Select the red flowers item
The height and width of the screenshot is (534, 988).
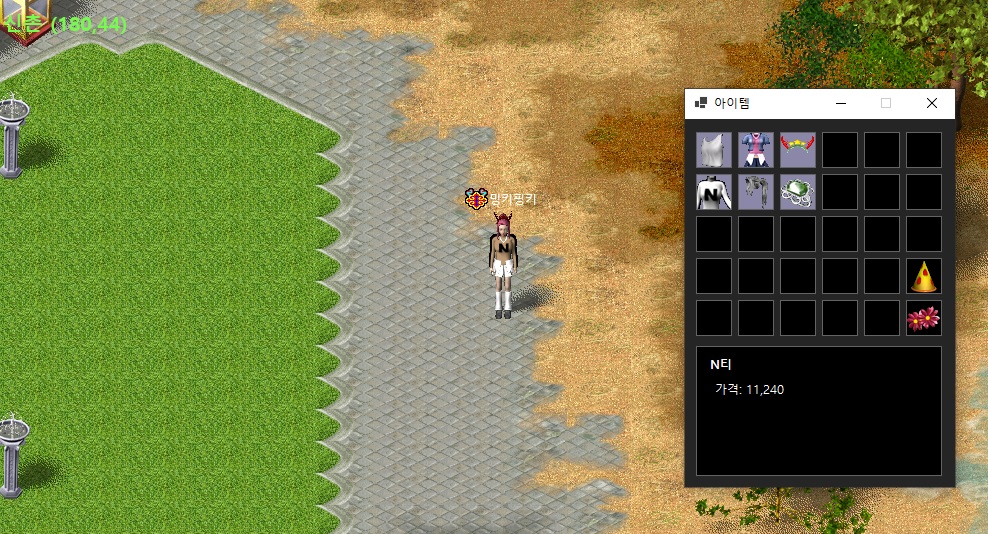pyautogui.click(x=924, y=318)
